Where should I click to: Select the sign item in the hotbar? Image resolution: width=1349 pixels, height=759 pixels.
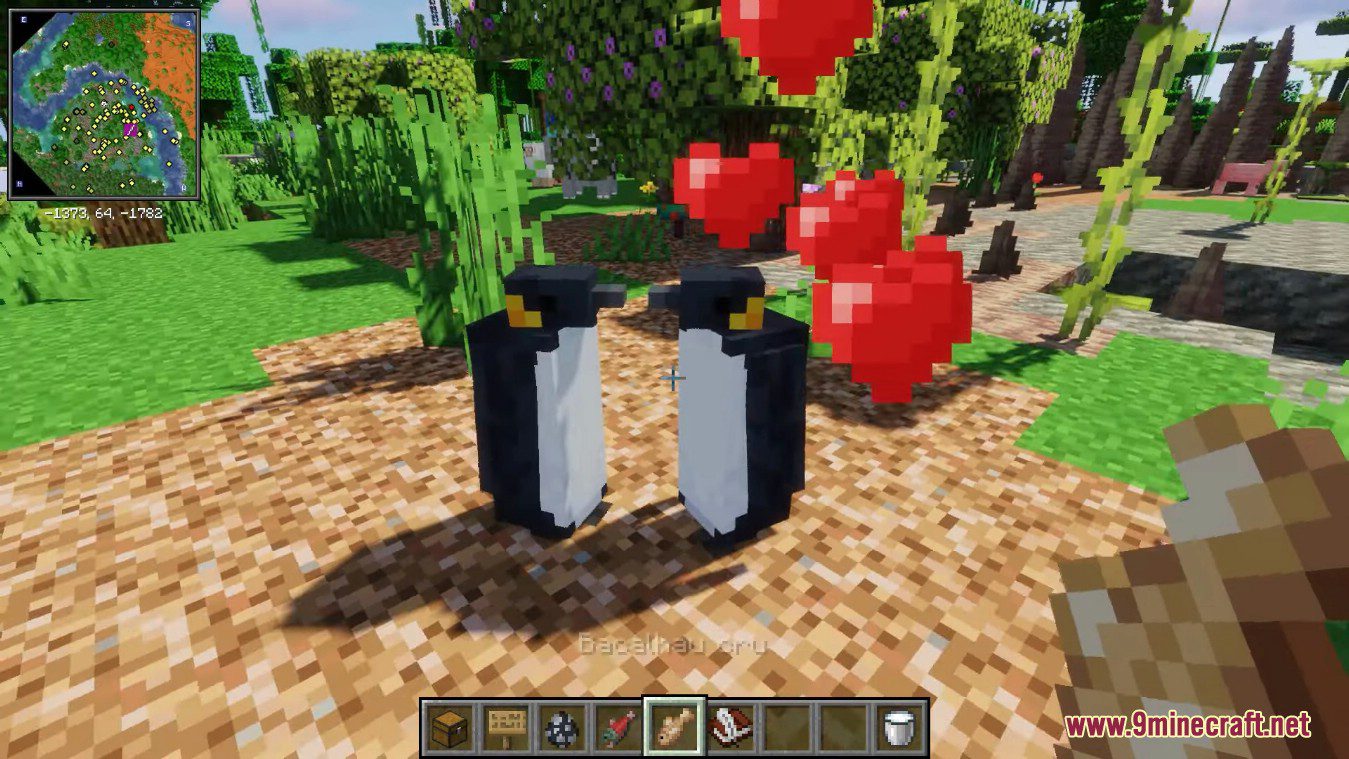[505, 727]
